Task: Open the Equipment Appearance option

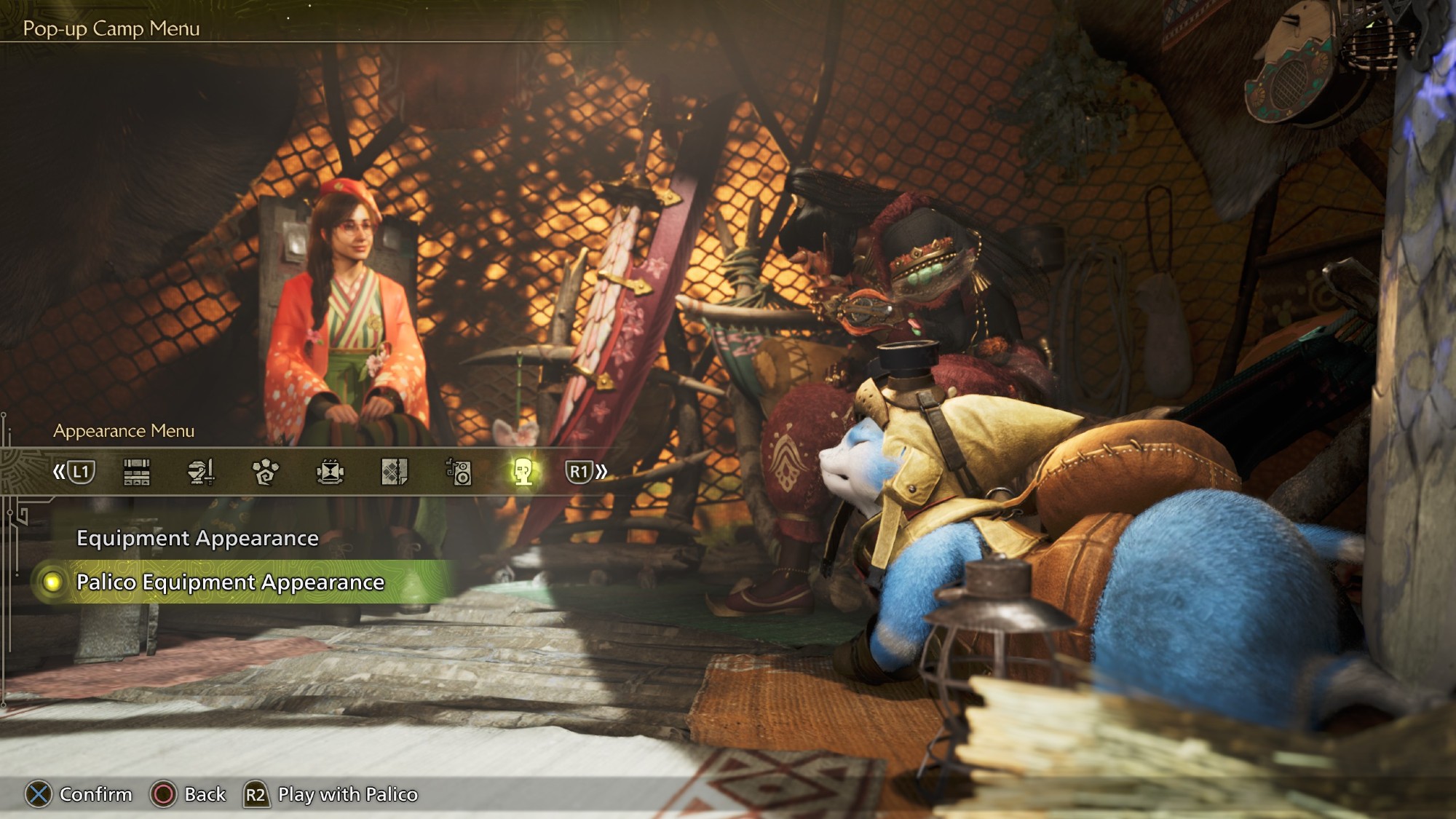Action: point(197,538)
